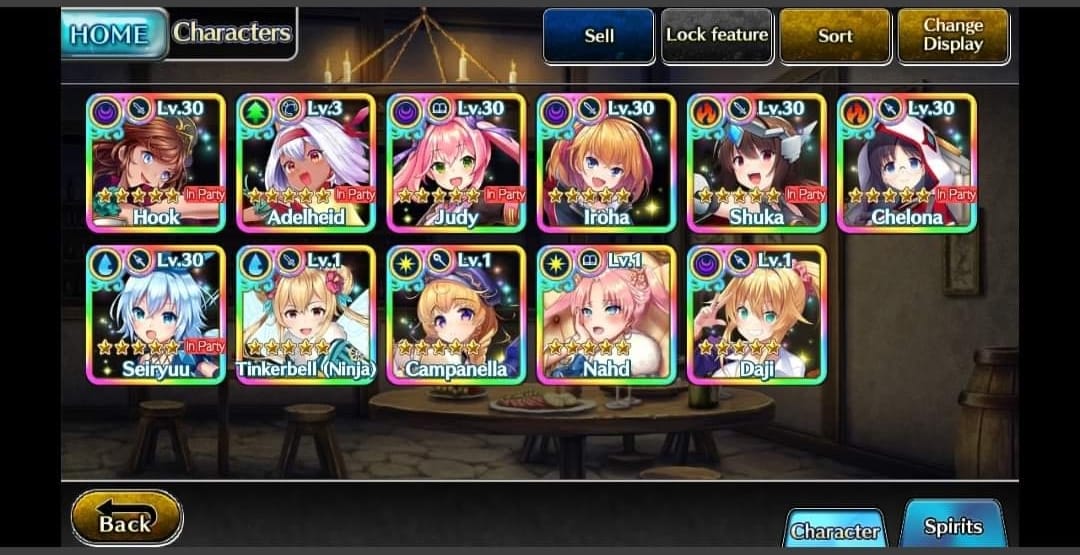Select the Hook character card
The width and height of the screenshot is (1080, 555).
coord(156,162)
